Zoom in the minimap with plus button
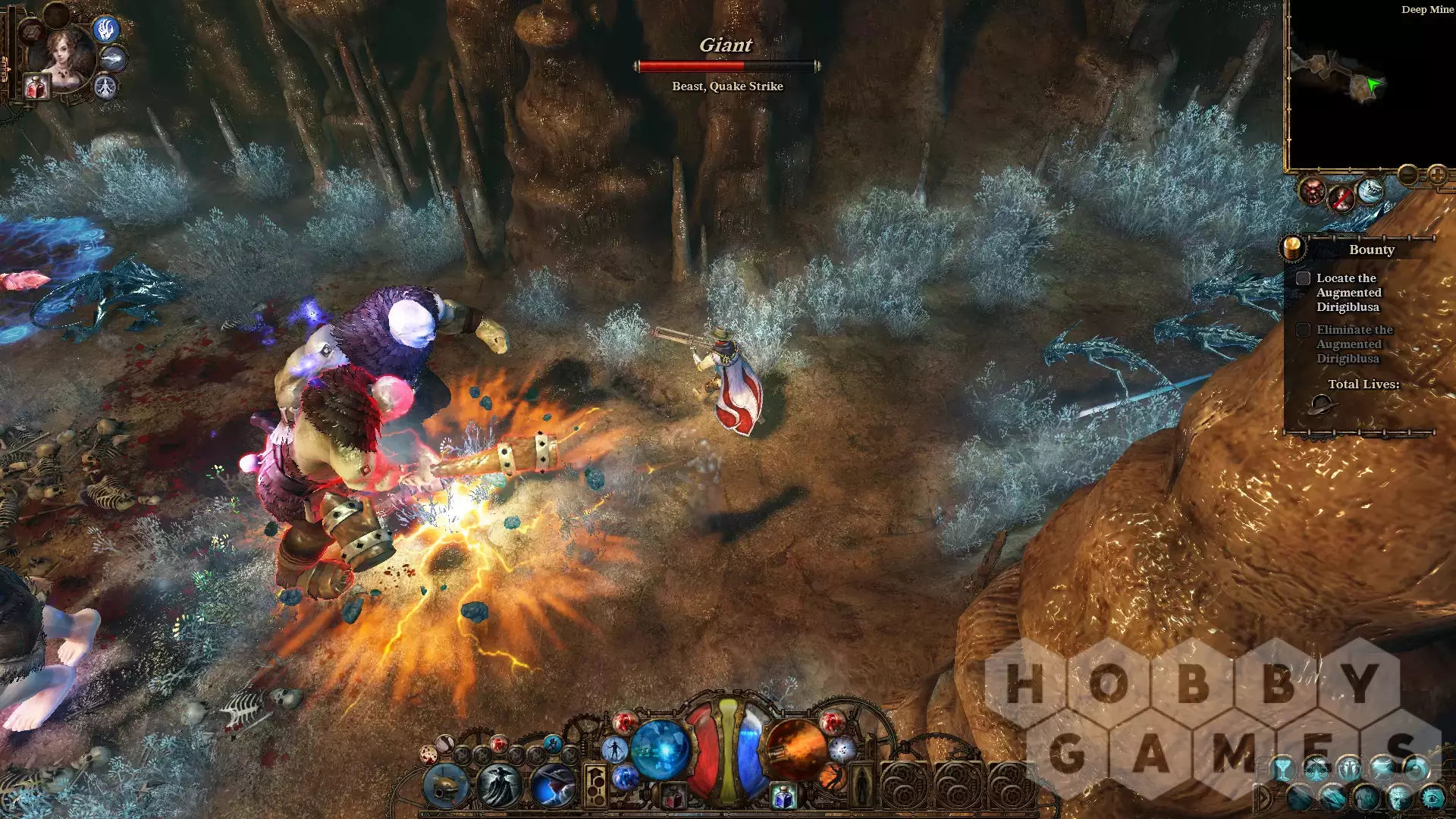This screenshot has height=819, width=1456. point(1437,175)
